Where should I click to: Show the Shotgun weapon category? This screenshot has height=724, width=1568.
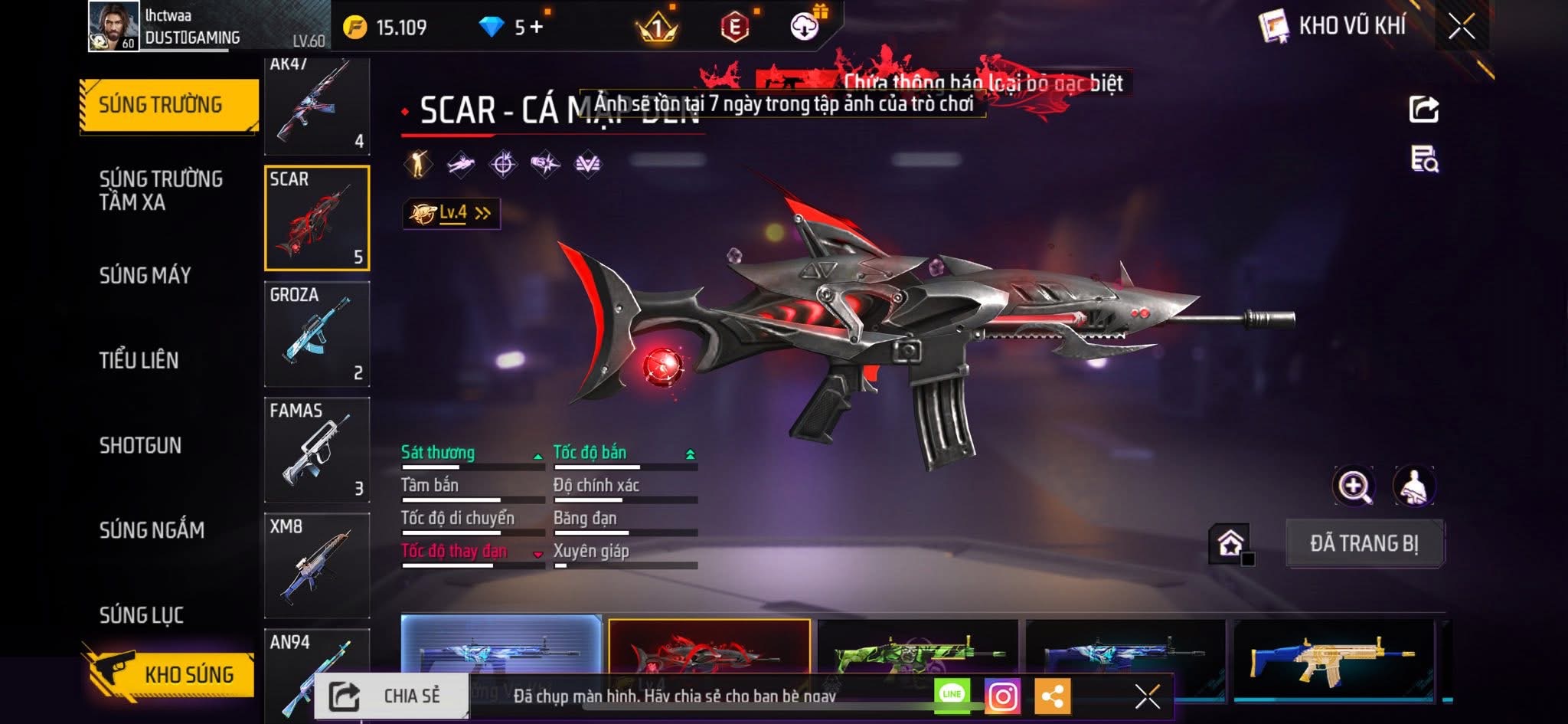click(140, 445)
